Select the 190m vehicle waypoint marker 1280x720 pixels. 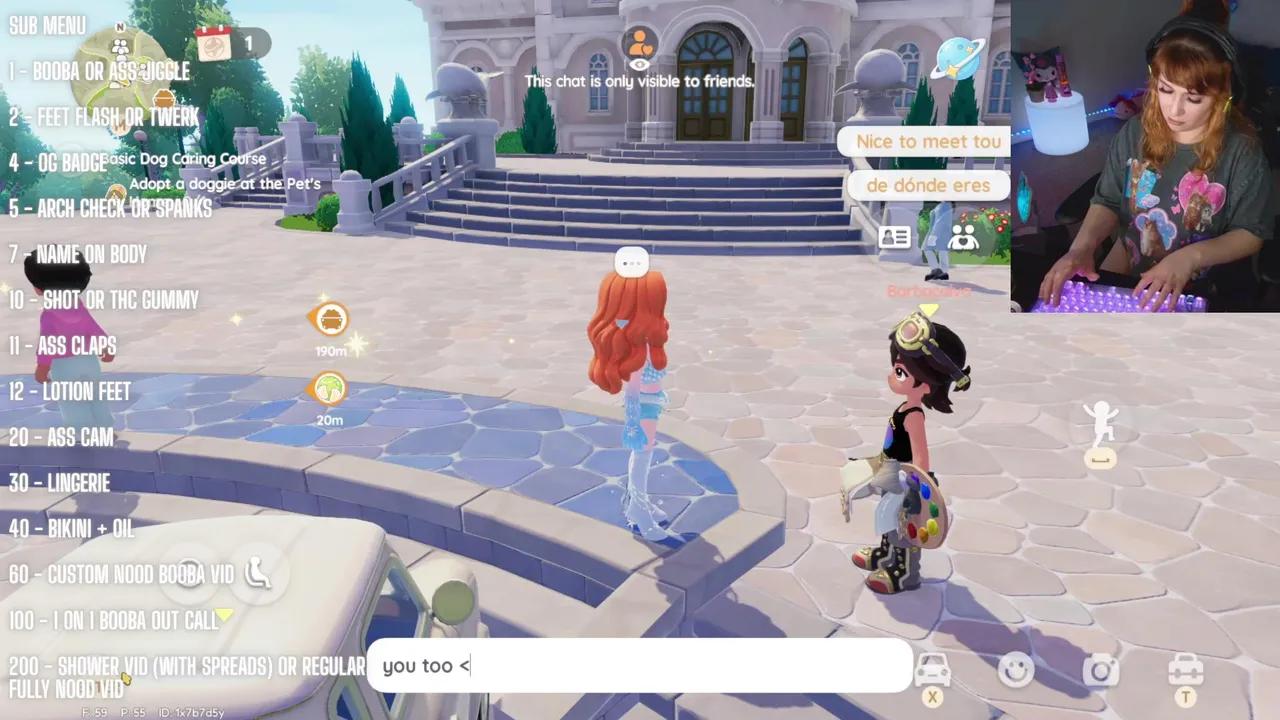click(331, 320)
